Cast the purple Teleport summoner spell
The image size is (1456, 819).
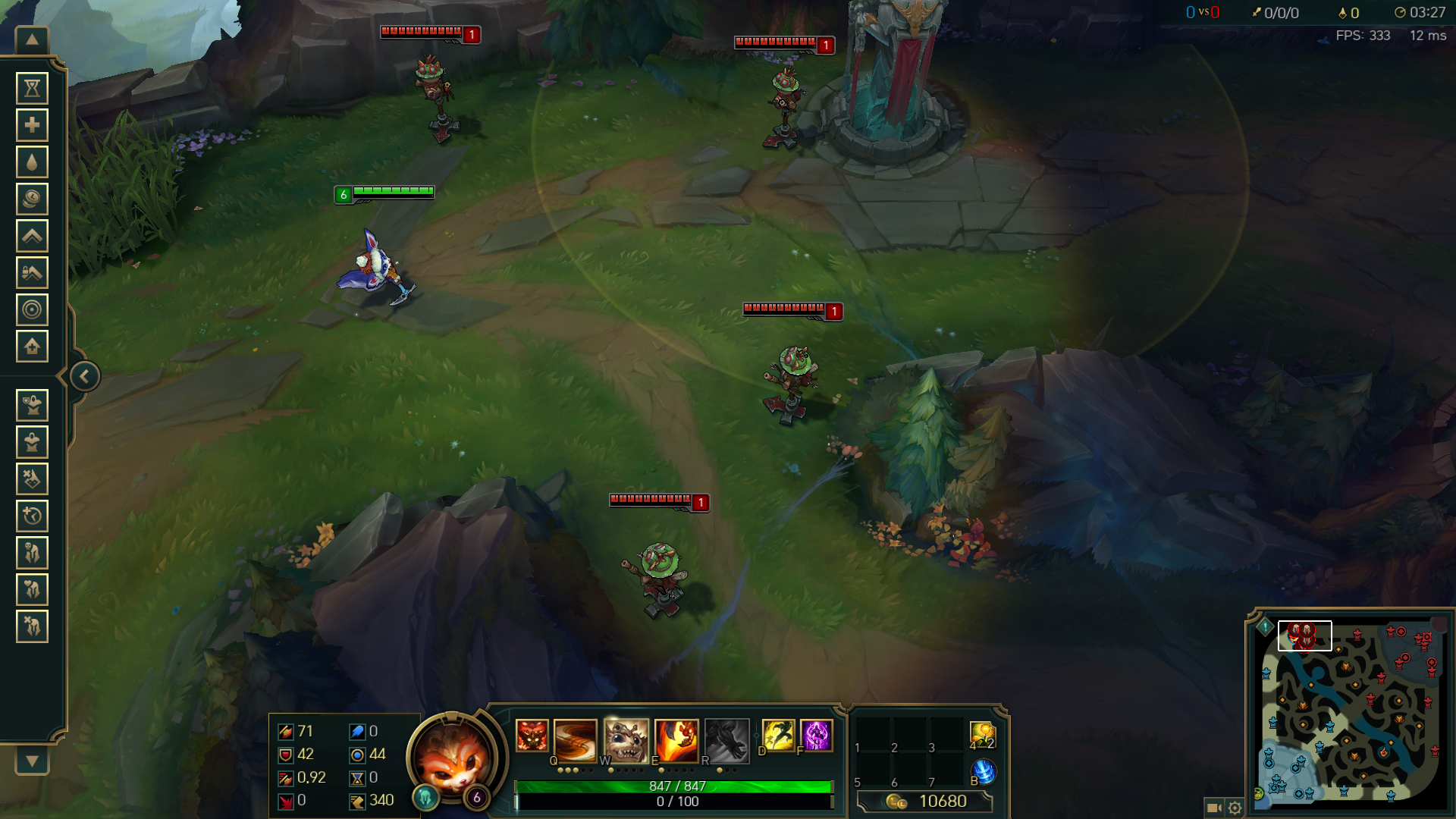pos(816,736)
